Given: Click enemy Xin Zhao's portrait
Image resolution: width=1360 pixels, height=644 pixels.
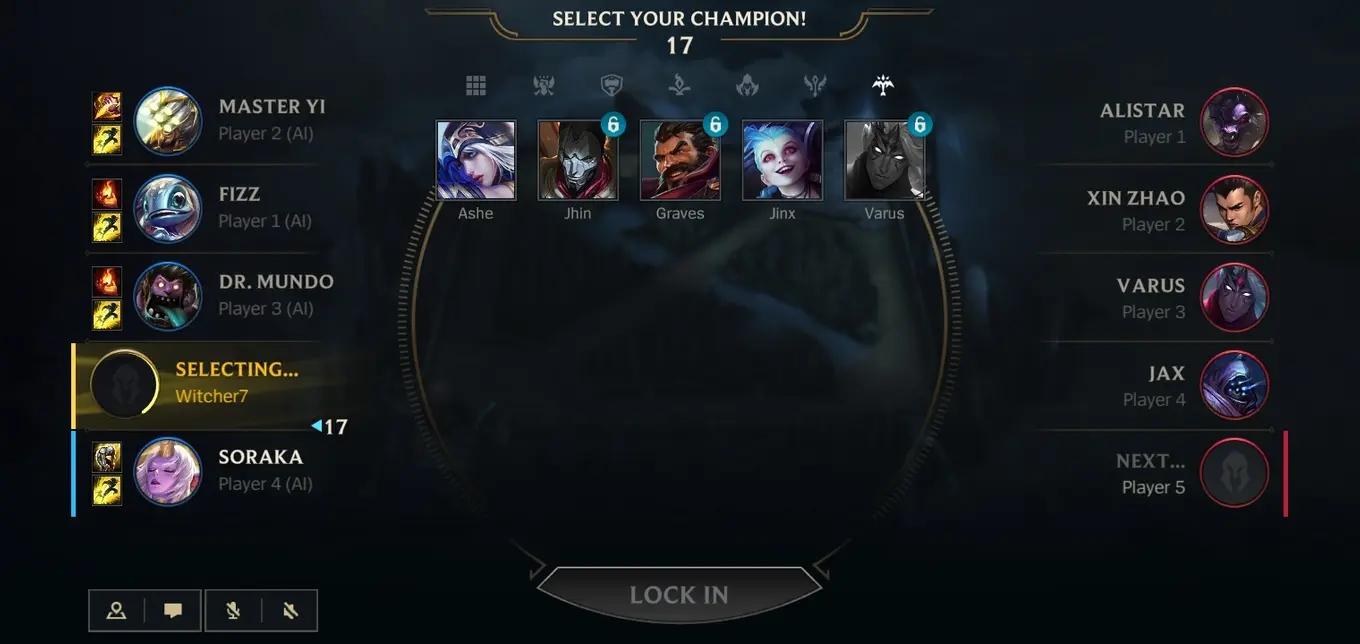Looking at the screenshot, I should click(x=1234, y=210).
